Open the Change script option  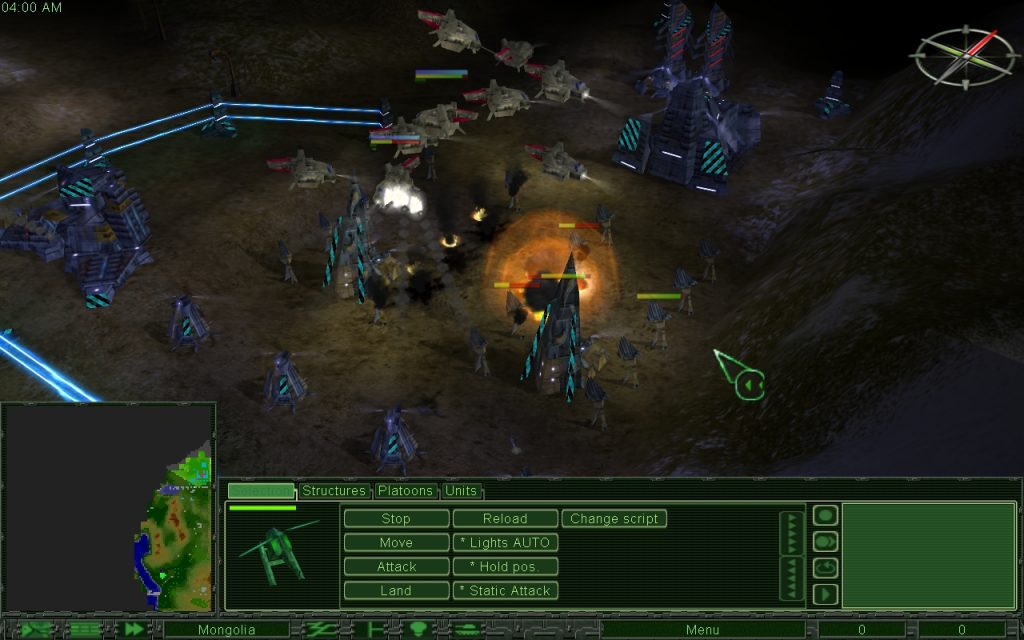(x=614, y=519)
